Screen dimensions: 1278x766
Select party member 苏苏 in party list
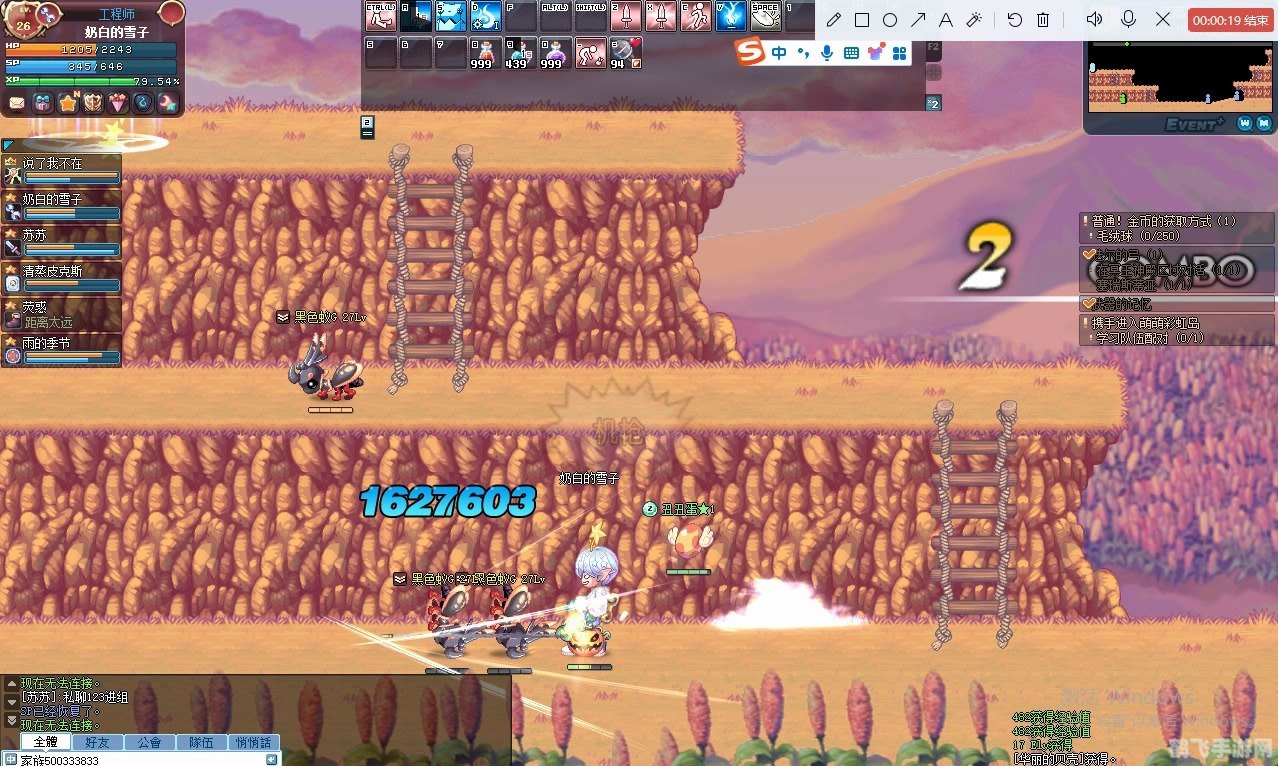point(62,241)
